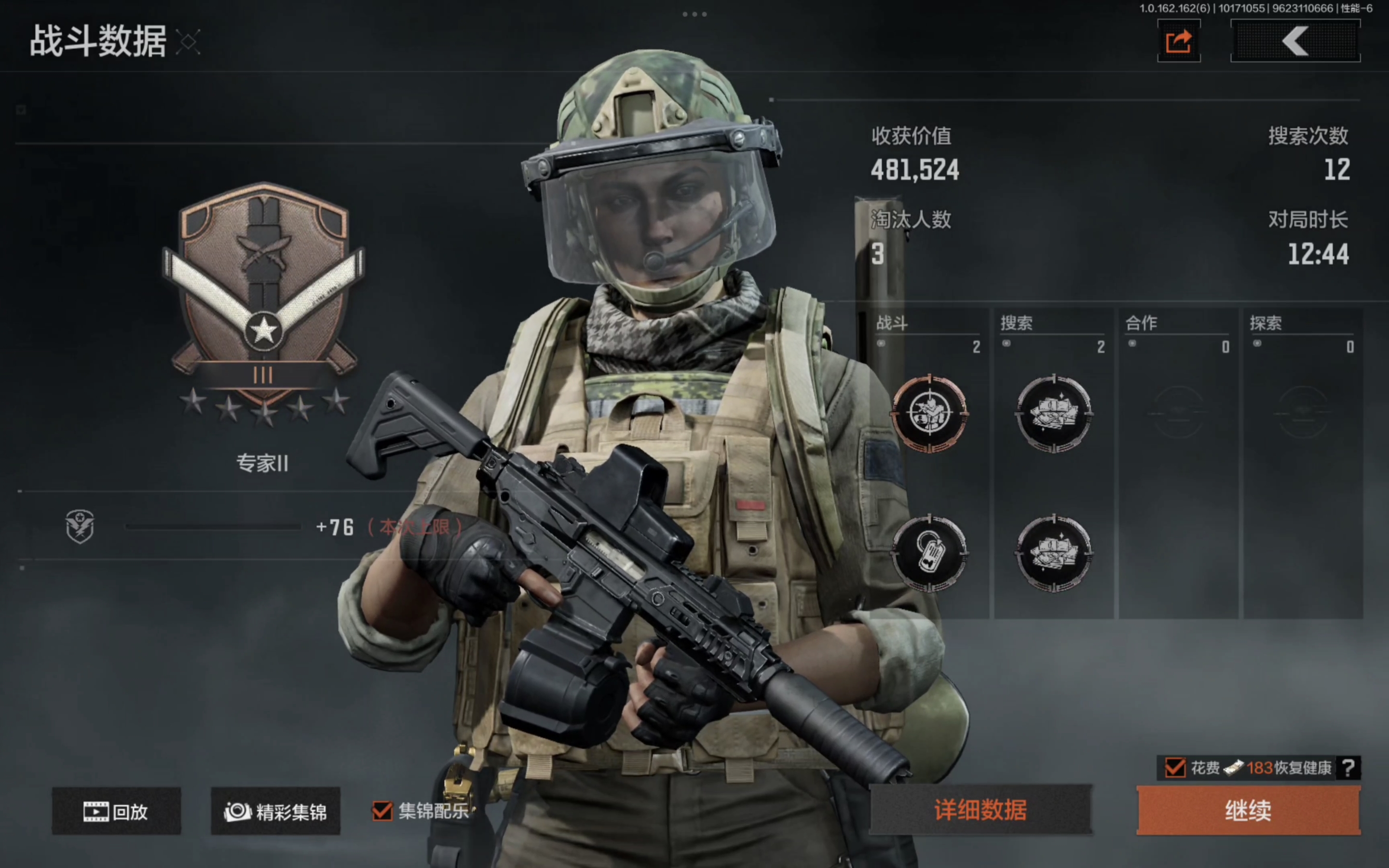Go back using the arrow button
Viewport: 1389px width, 868px height.
coord(1295,41)
